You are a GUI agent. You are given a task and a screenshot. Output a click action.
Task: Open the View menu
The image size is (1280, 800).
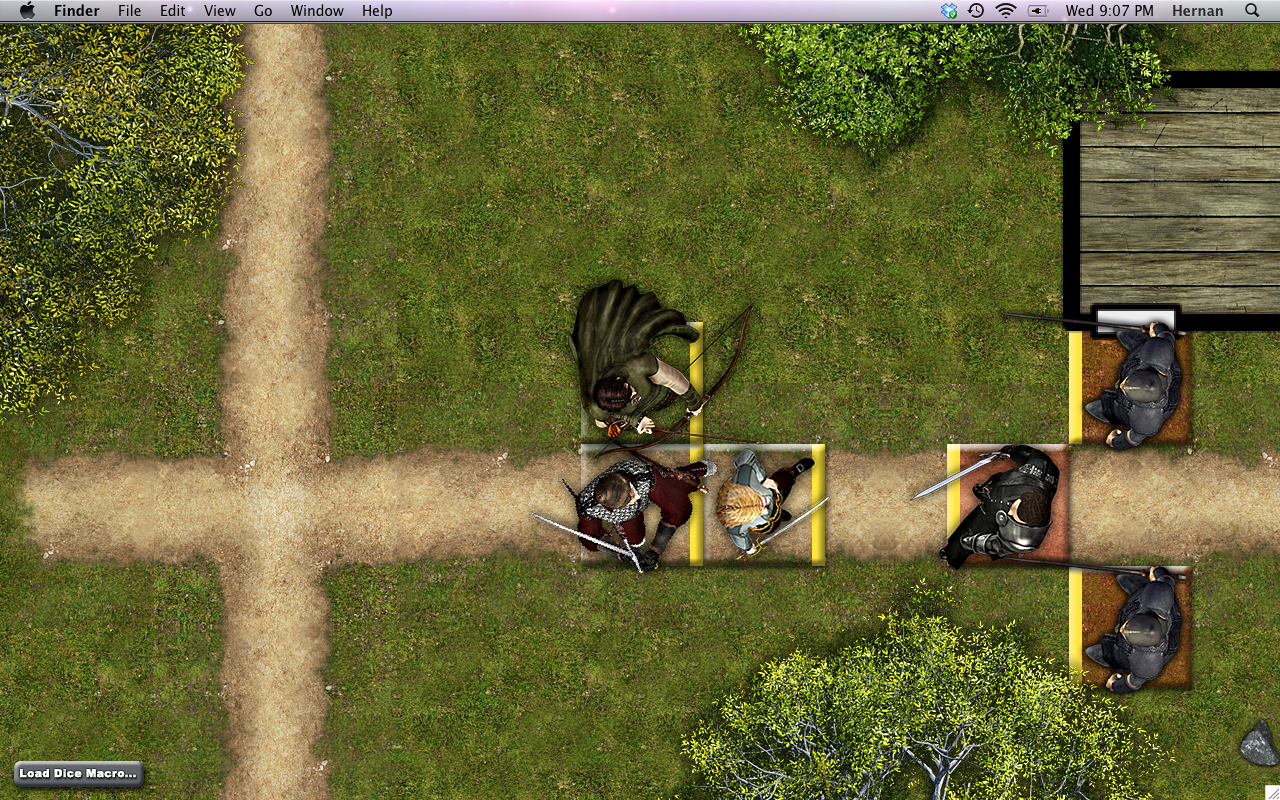pos(219,10)
